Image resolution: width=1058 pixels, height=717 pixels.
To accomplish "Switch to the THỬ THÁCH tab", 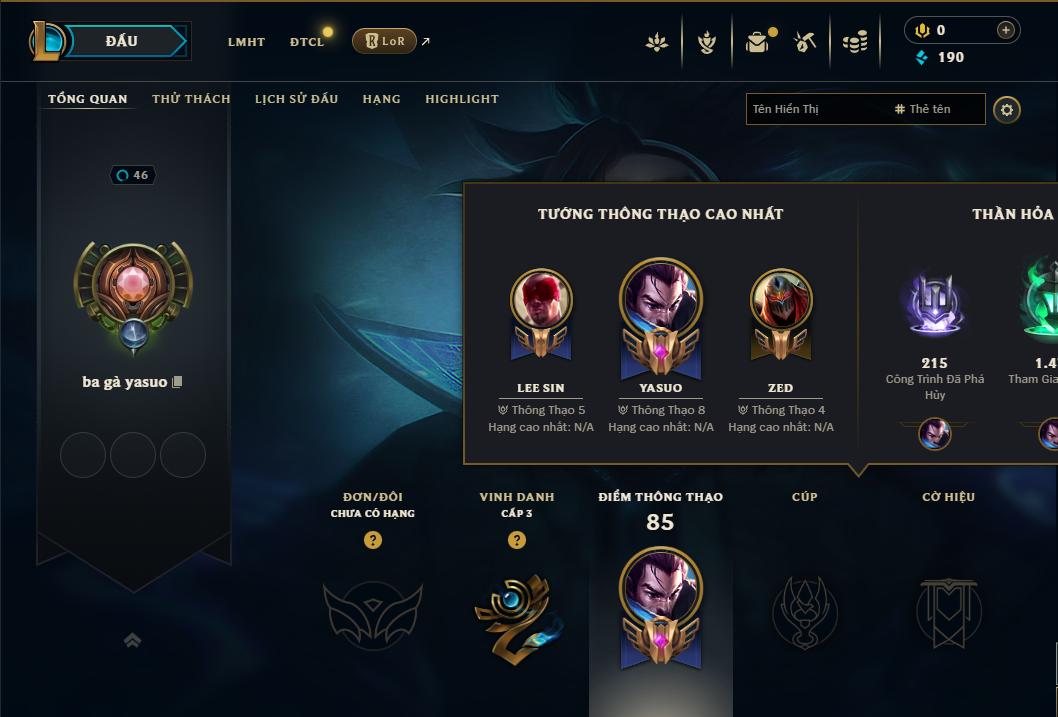I will click(x=191, y=99).
